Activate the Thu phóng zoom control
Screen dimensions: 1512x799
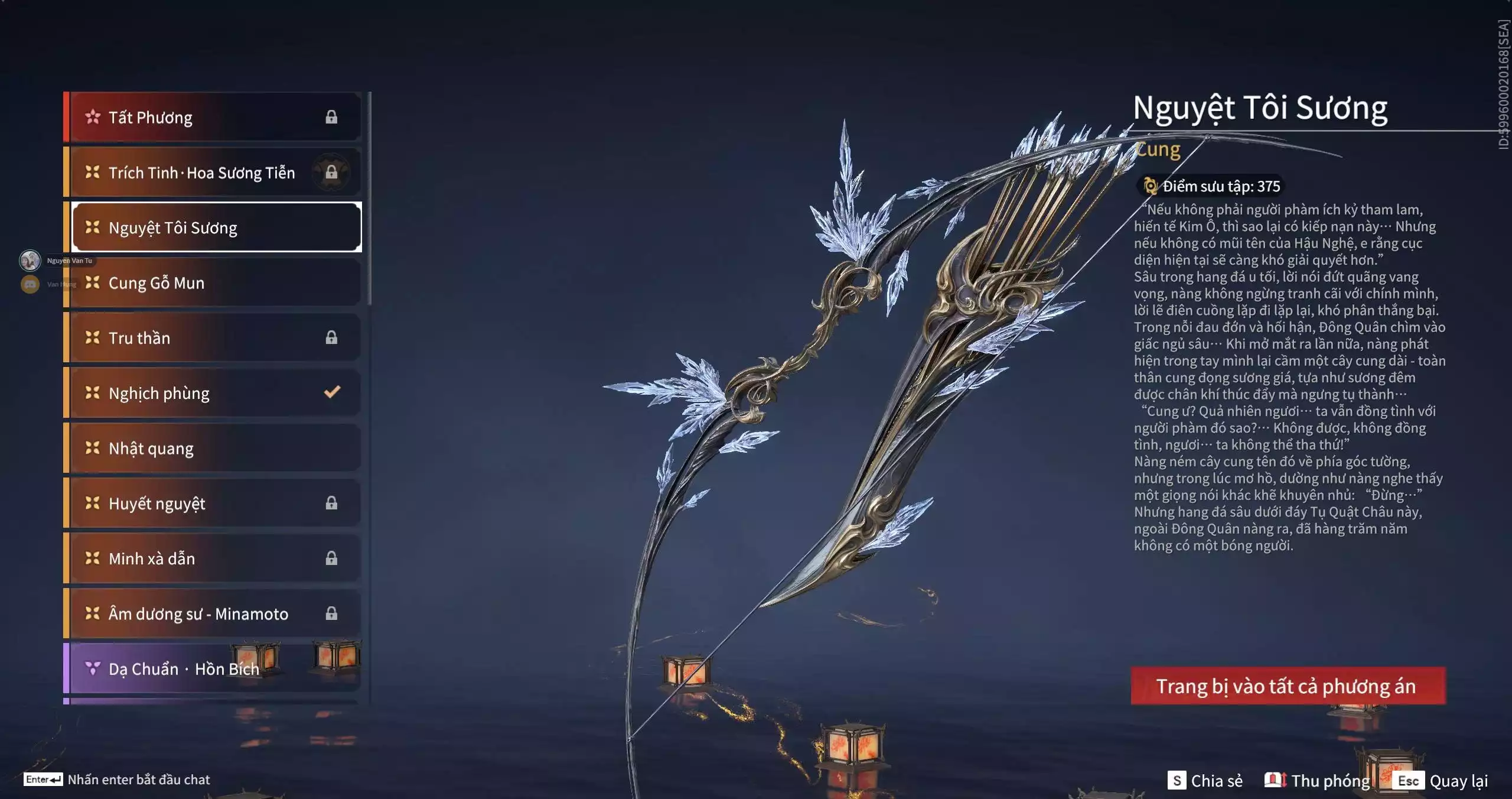pyautogui.click(x=1317, y=781)
